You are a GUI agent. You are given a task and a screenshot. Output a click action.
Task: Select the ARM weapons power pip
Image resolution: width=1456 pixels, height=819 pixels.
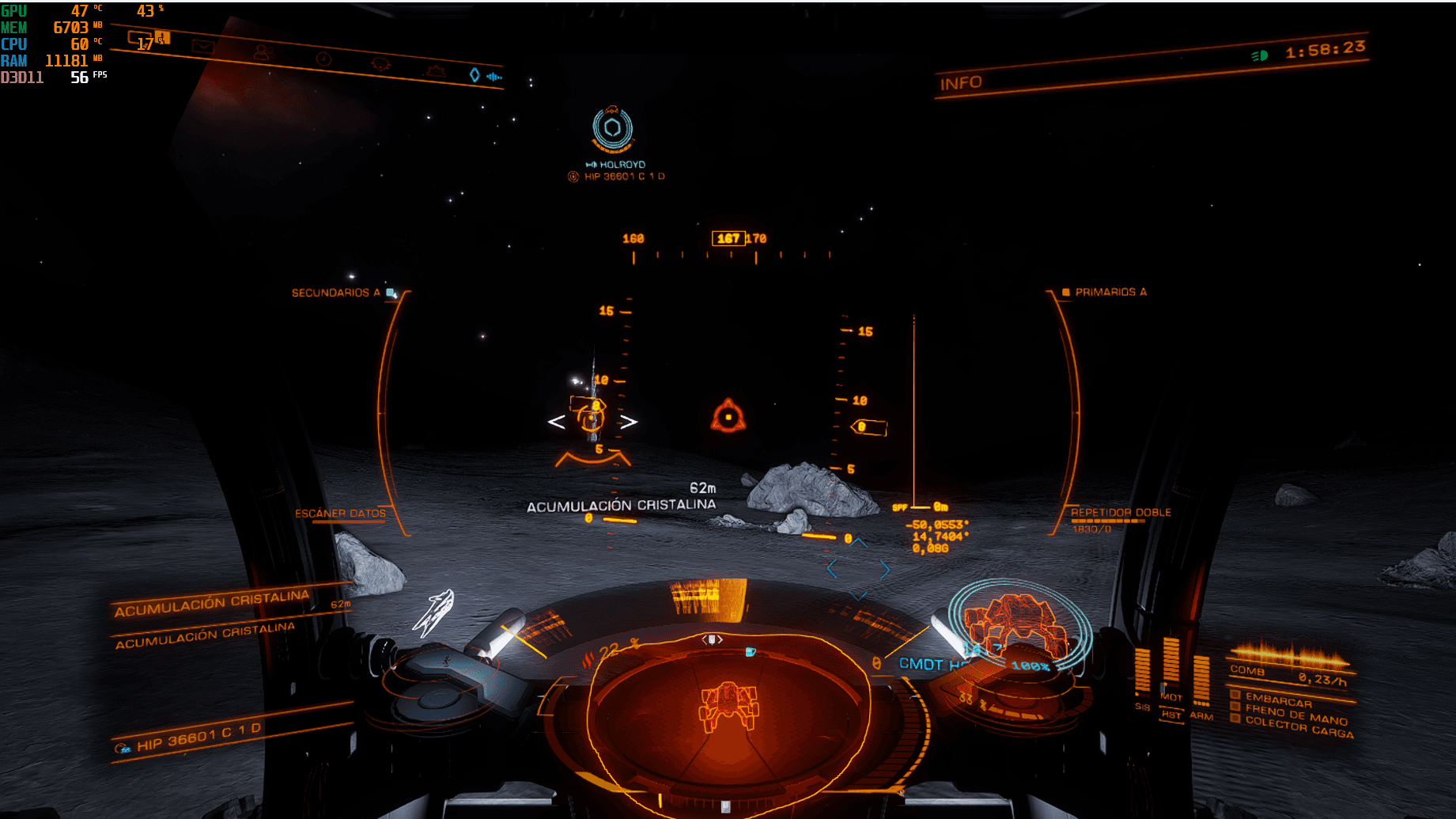point(1201,681)
